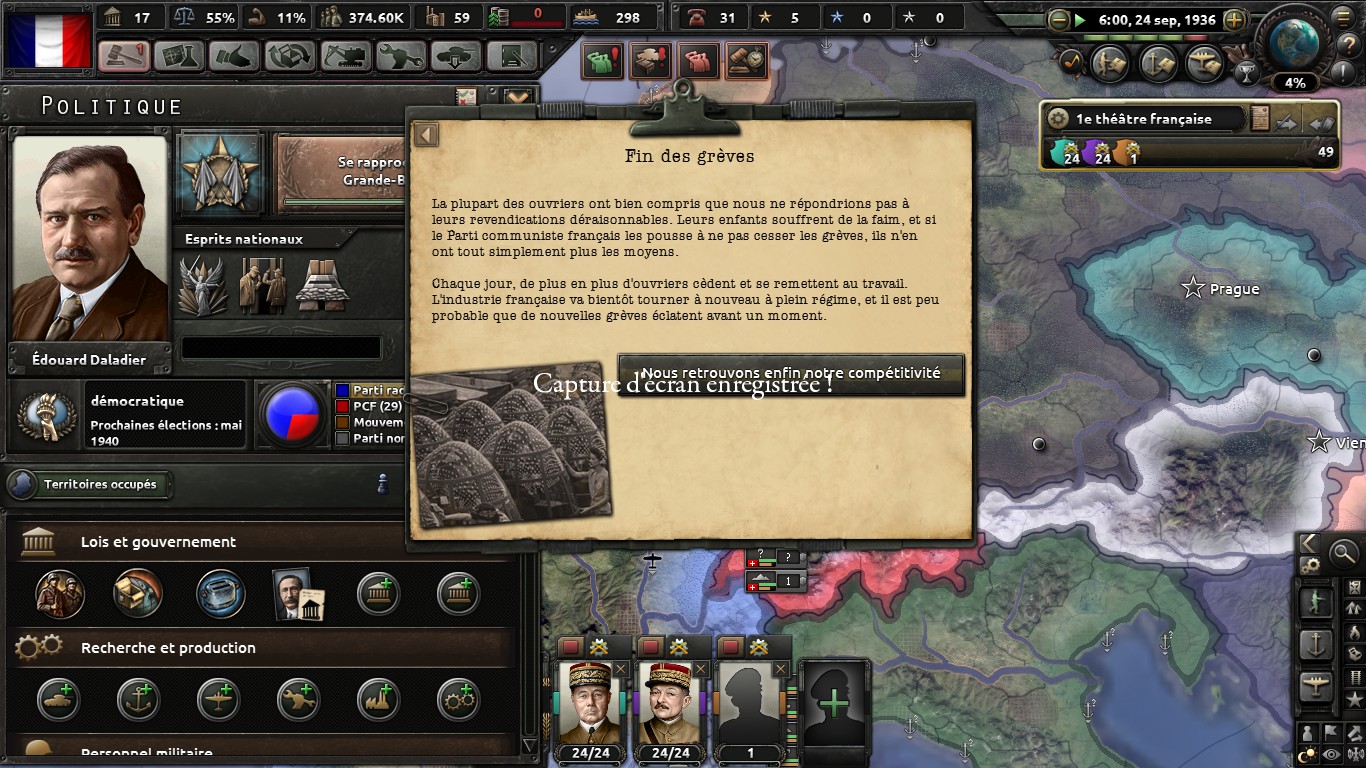Choose the naval designer anchor slot
The image size is (1366, 768).
(138, 699)
